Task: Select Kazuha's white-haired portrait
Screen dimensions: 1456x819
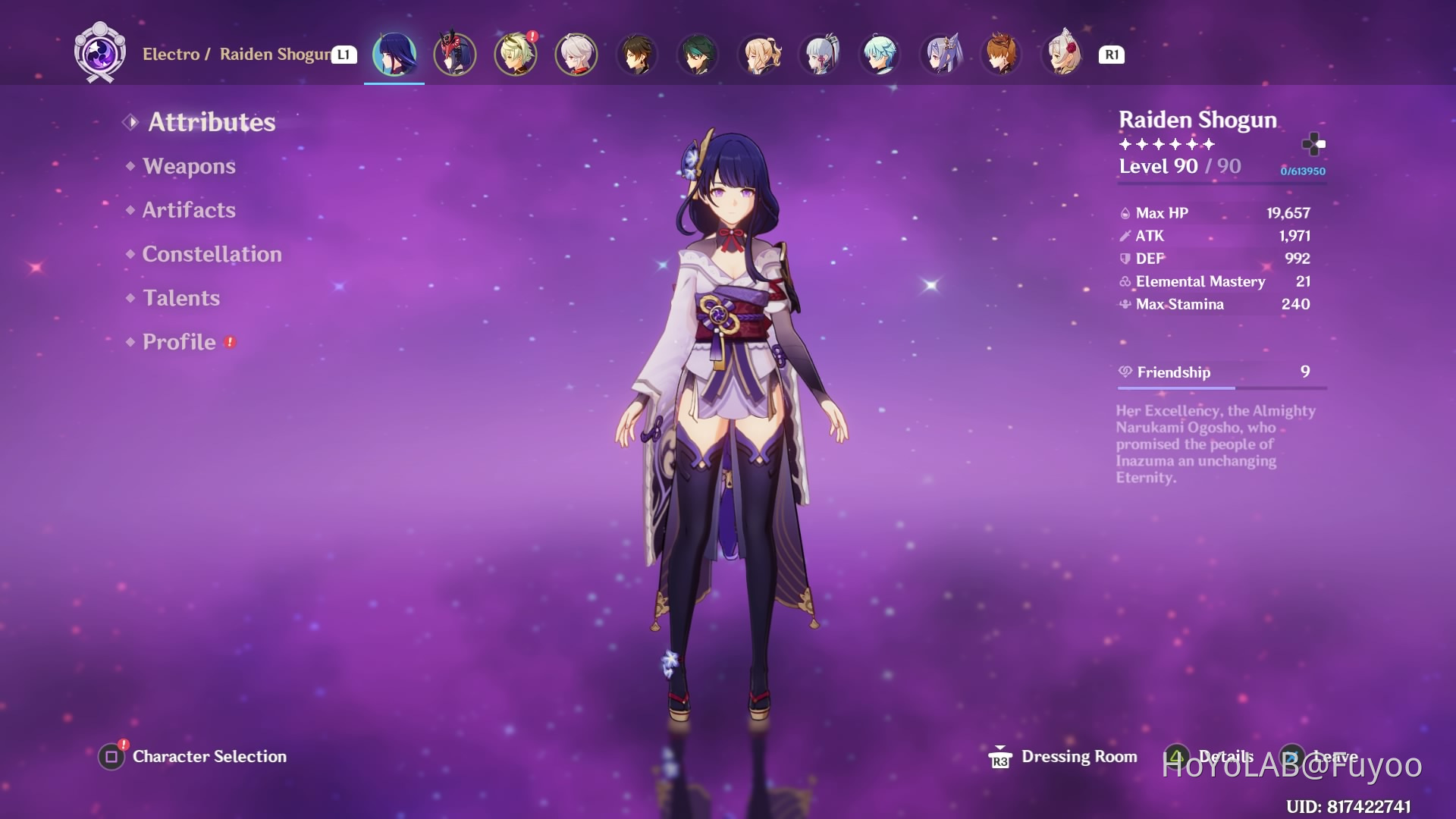Action: [x=576, y=55]
